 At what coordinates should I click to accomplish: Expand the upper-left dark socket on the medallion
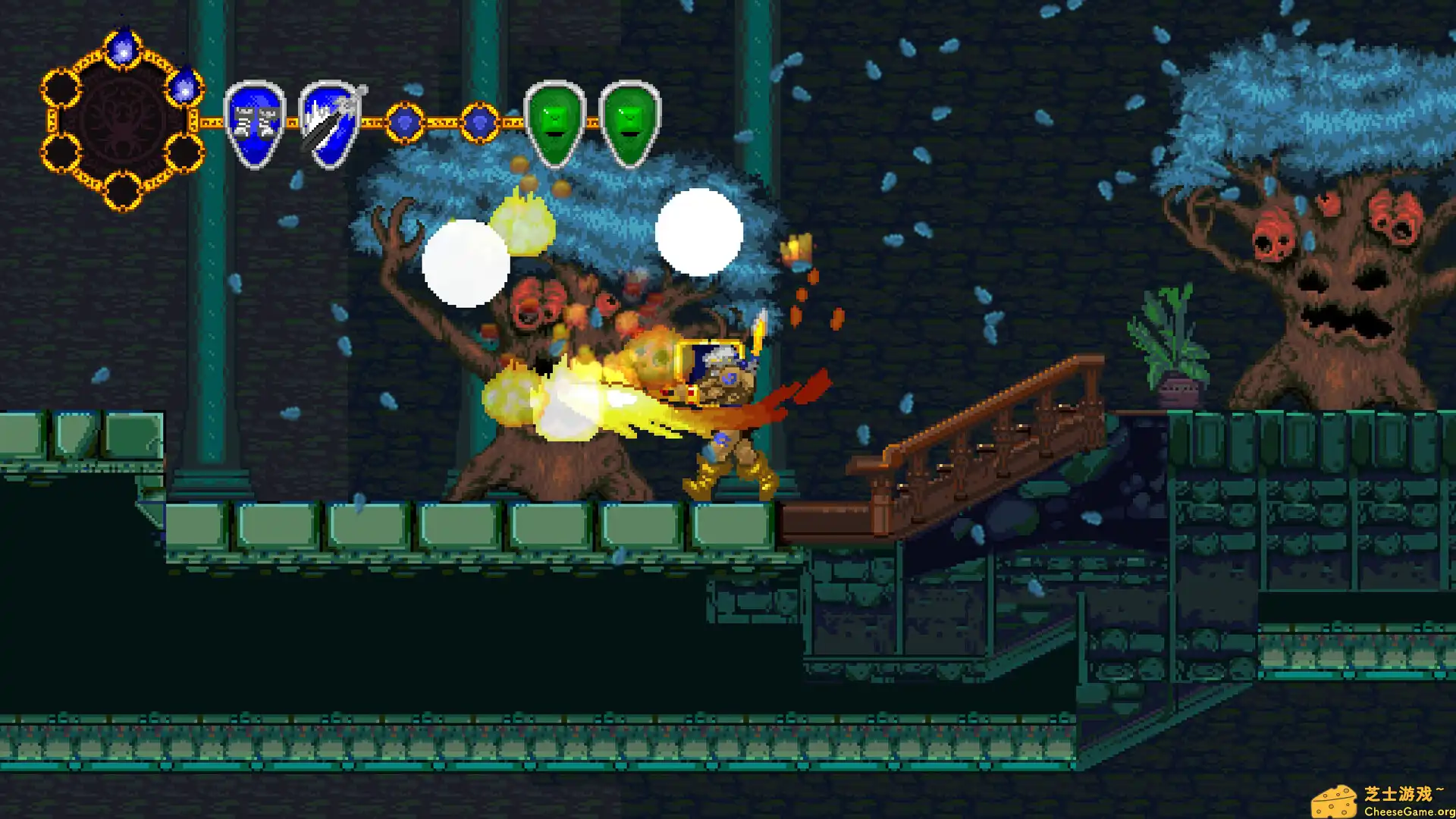point(61,87)
